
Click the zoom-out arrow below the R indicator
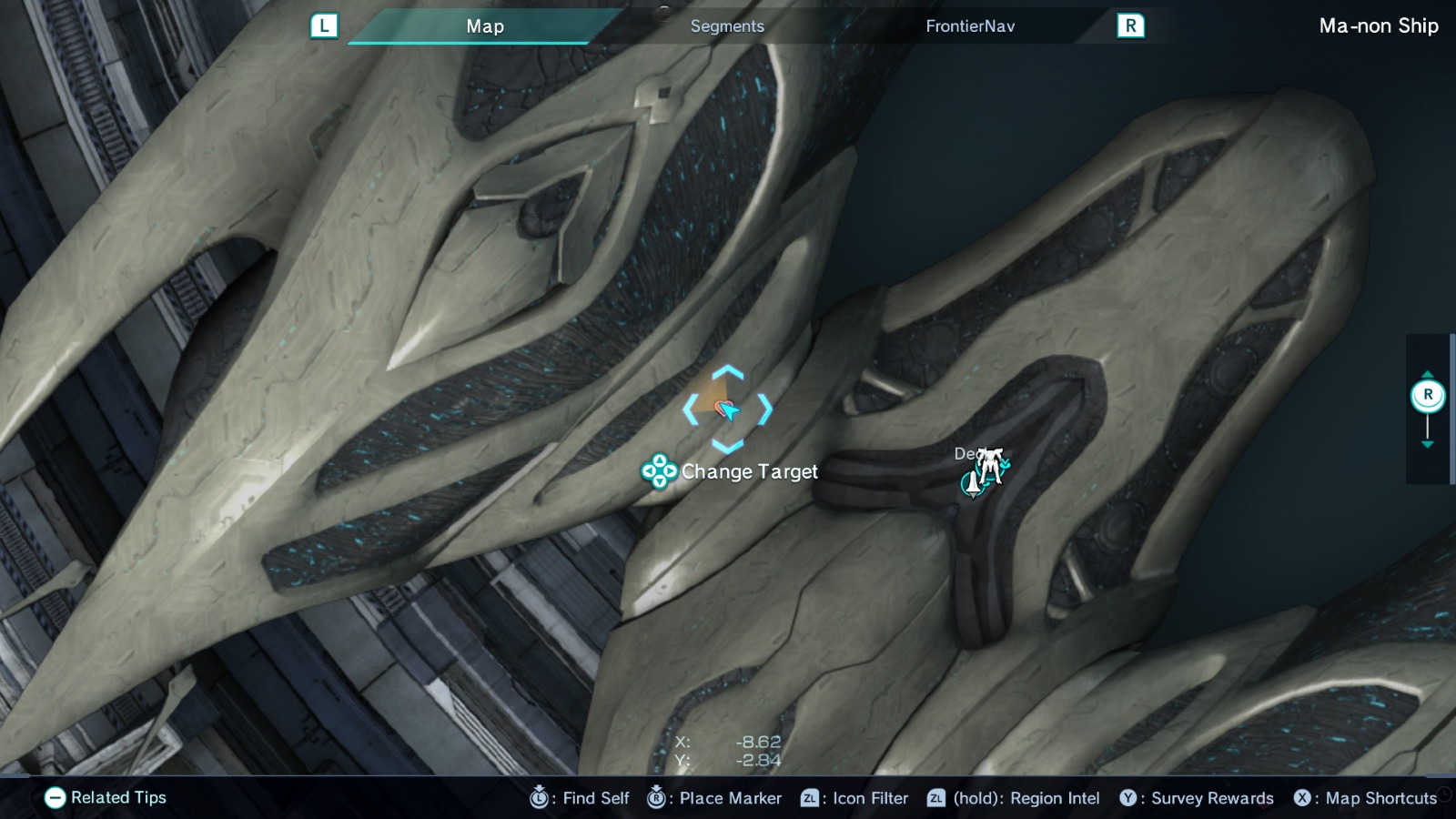pyautogui.click(x=1428, y=444)
